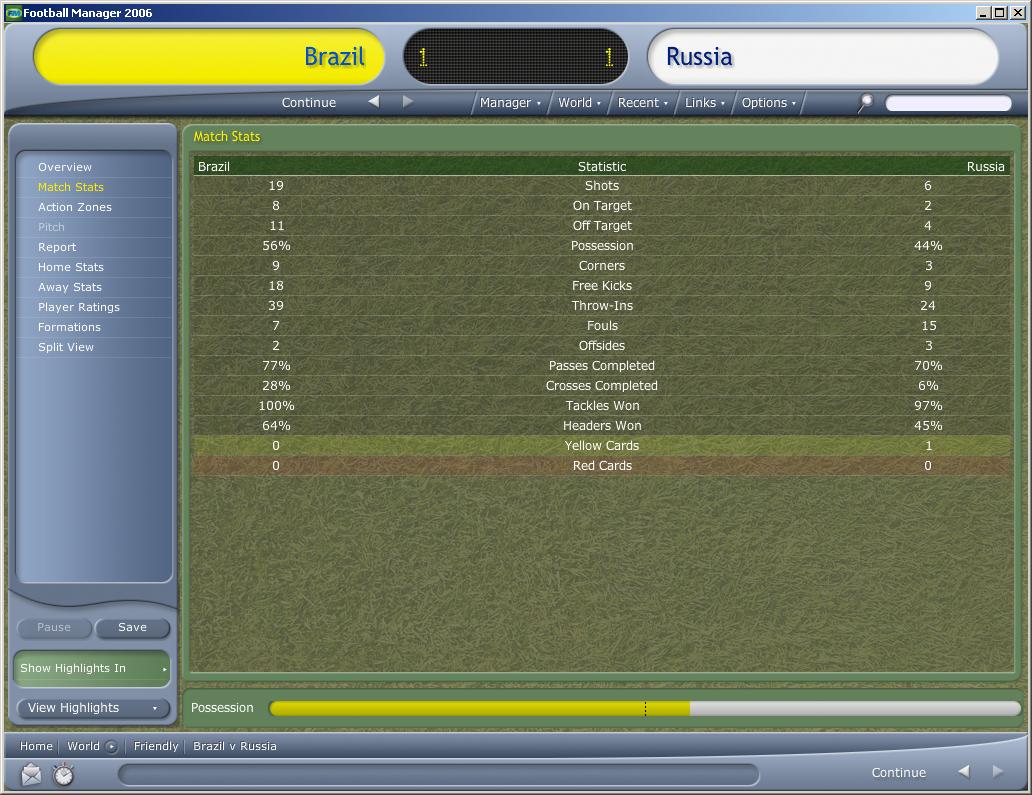Screen dimensions: 1032x795
Task: Open the mail envelope icon
Action: pyautogui.click(x=31, y=774)
